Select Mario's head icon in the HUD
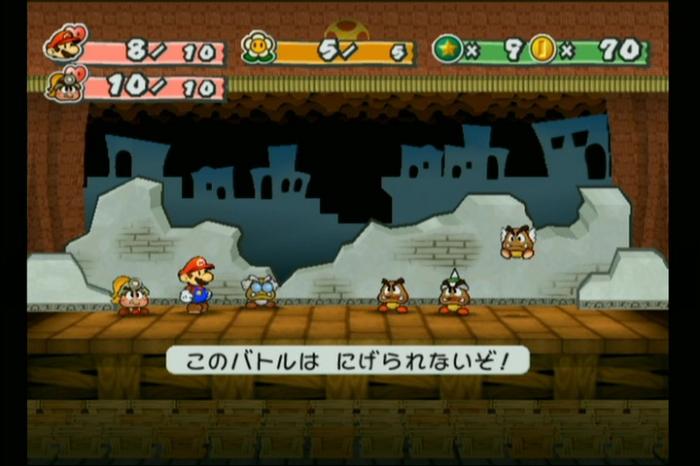Image resolution: width=700 pixels, height=466 pixels. [x=65, y=43]
